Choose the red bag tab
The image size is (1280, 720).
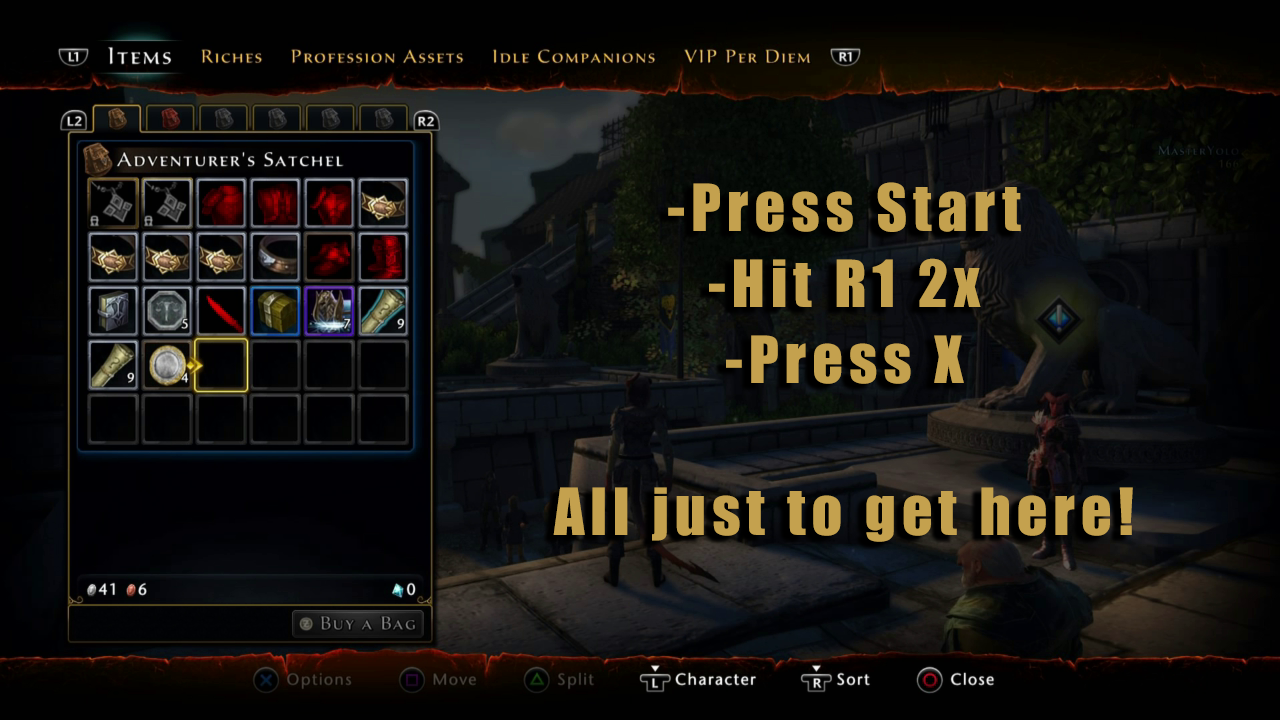[x=170, y=119]
